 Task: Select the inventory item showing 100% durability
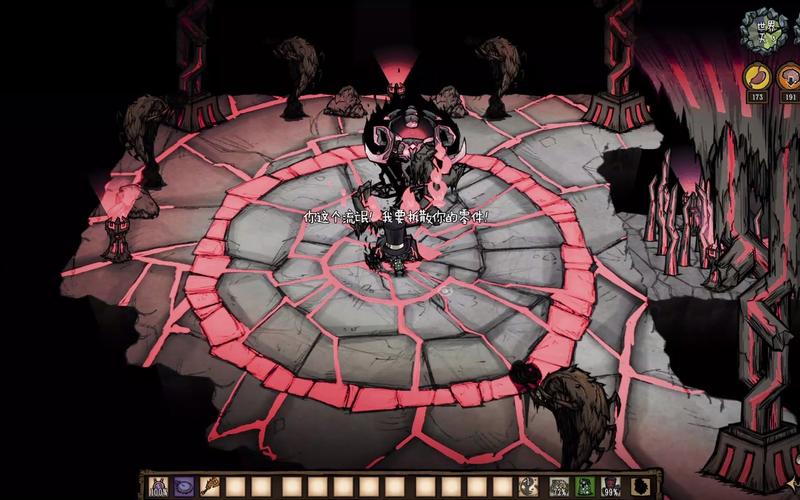158,487
